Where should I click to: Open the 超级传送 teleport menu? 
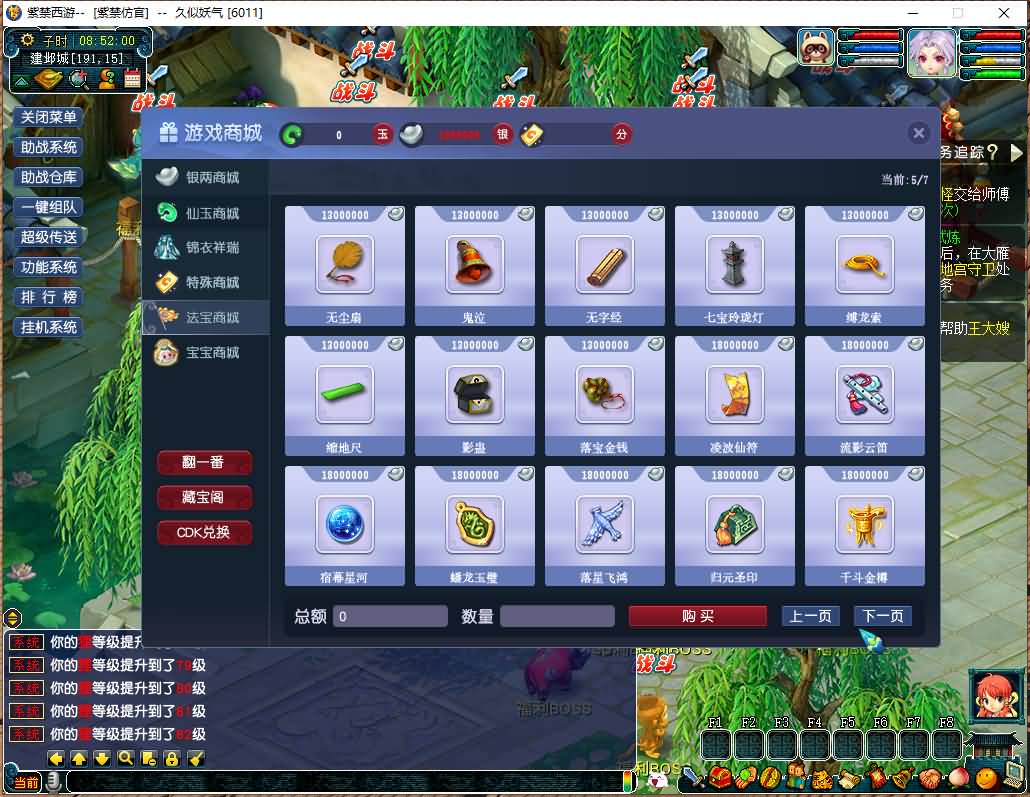[49, 238]
